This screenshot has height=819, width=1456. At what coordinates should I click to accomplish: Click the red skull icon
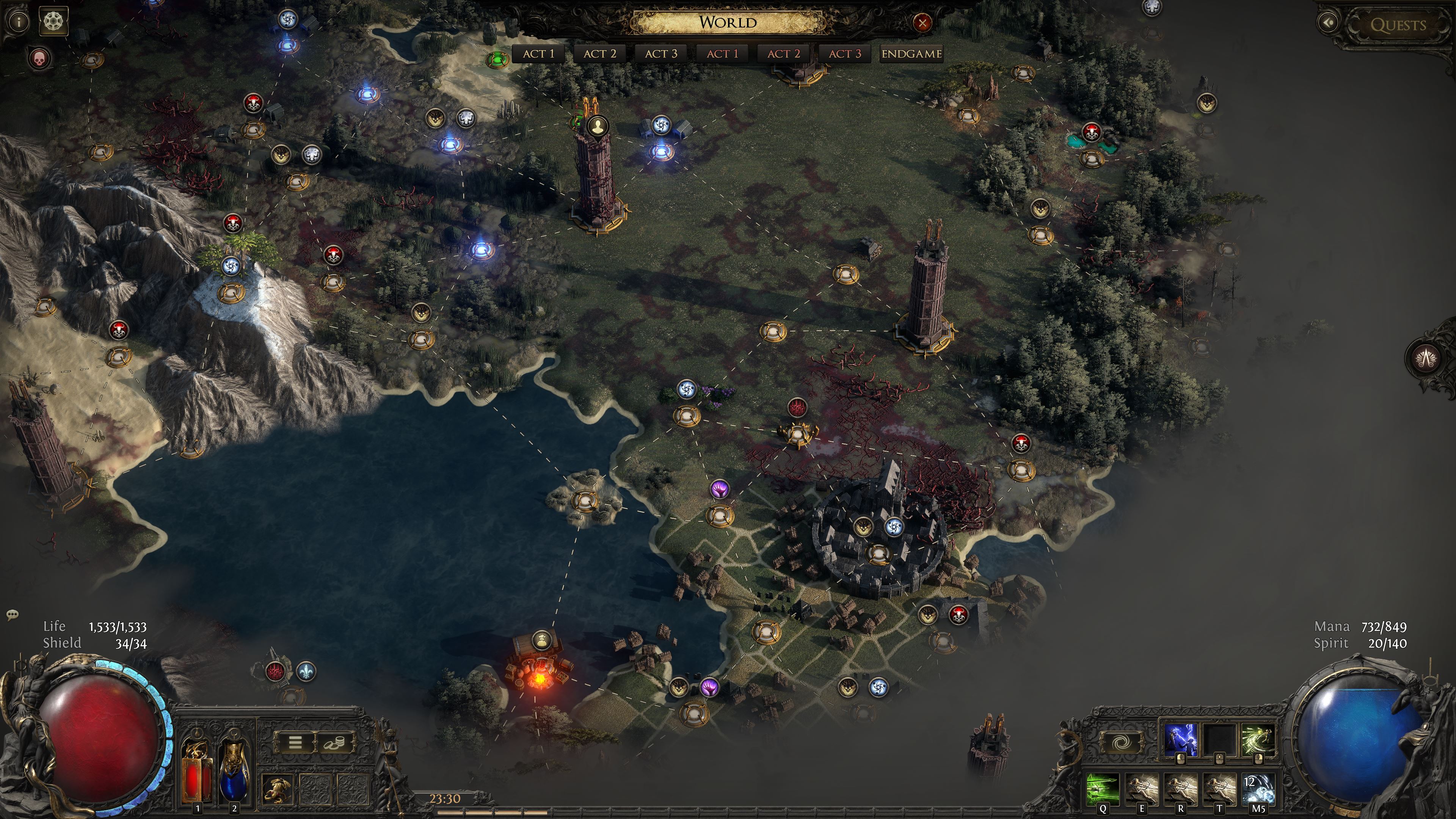click(x=39, y=58)
